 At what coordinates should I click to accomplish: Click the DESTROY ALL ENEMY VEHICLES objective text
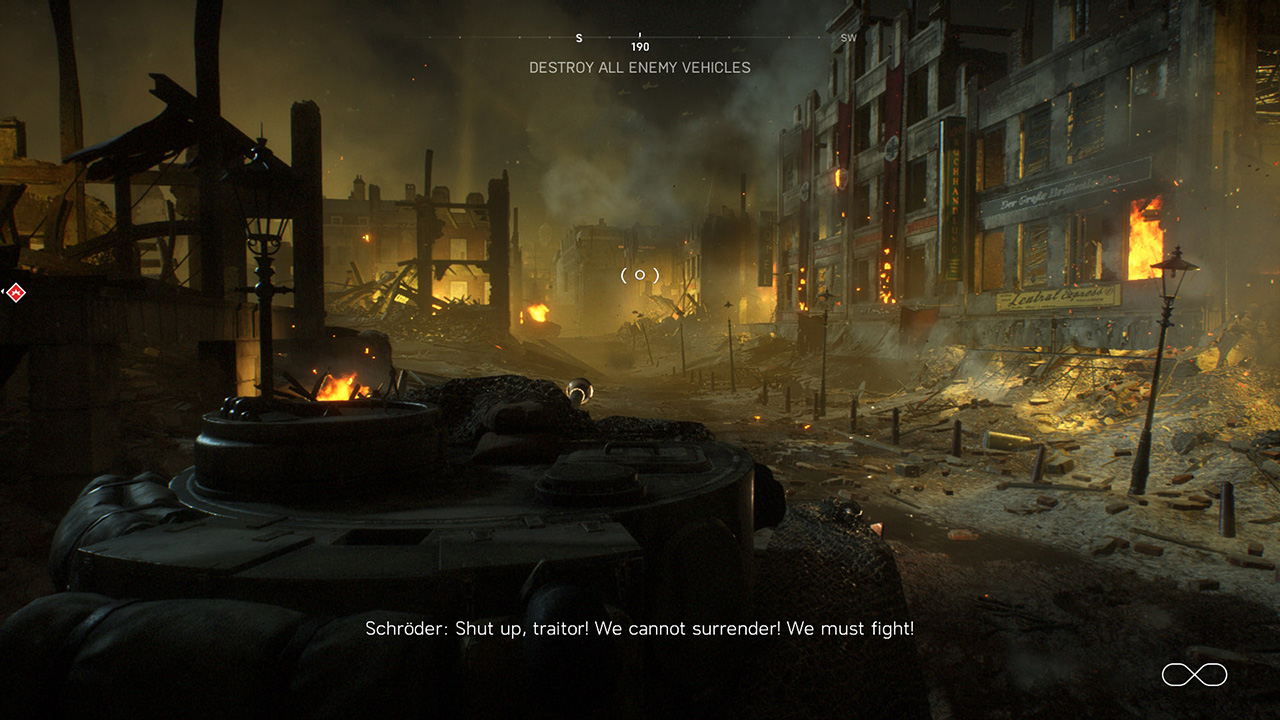click(x=639, y=68)
